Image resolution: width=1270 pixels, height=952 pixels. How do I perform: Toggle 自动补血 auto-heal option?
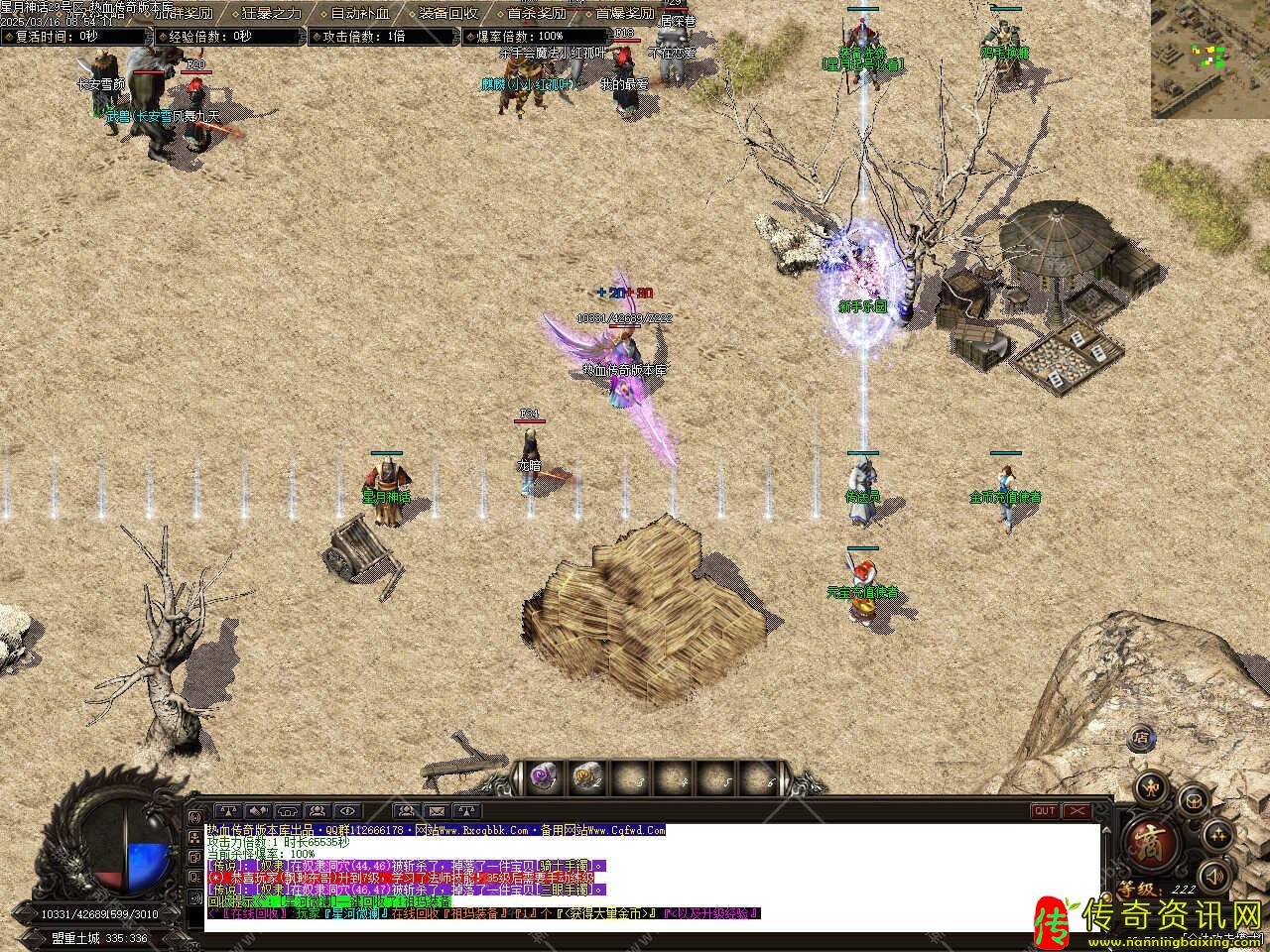[359, 13]
